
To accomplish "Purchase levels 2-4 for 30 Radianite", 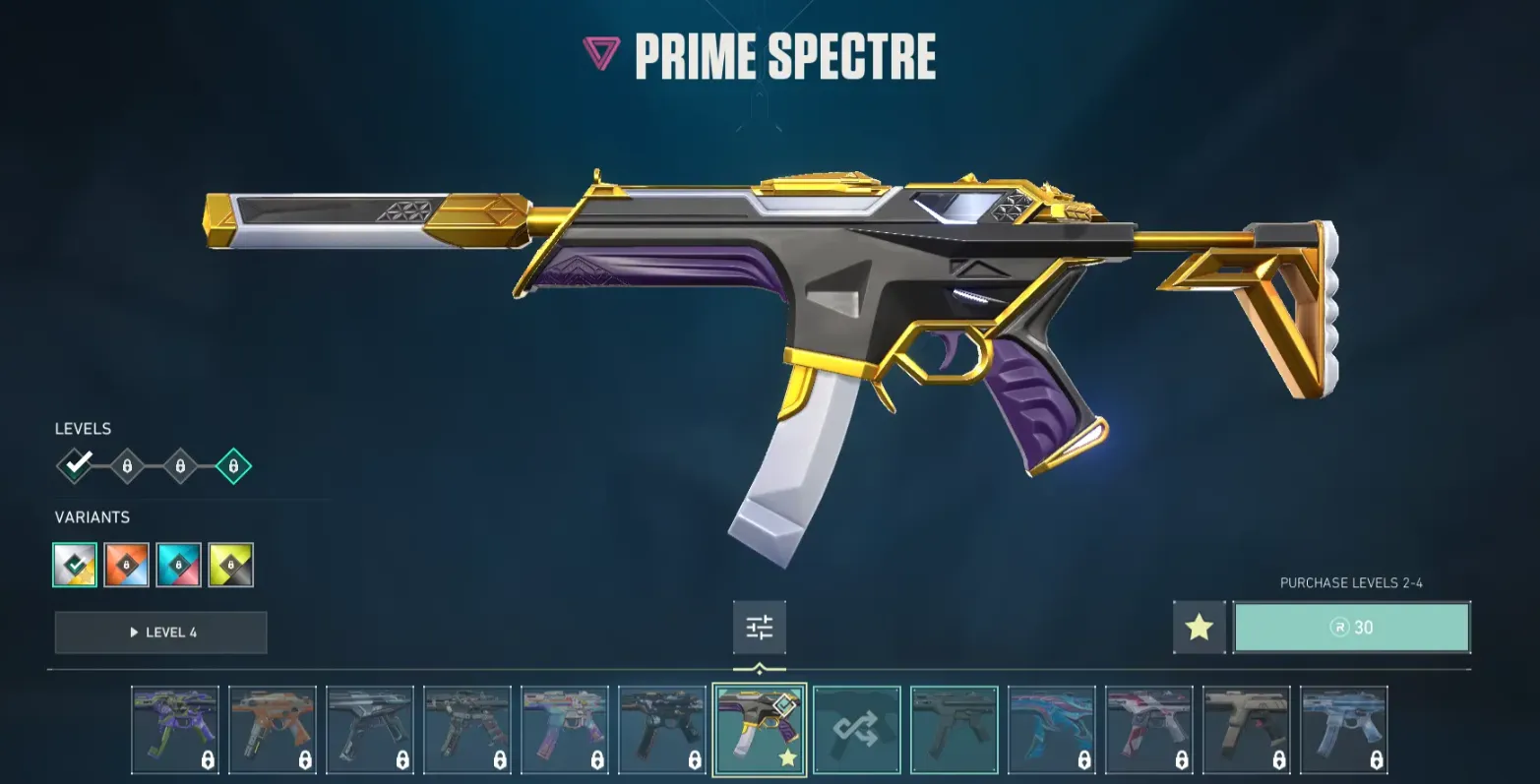I will coord(1351,628).
